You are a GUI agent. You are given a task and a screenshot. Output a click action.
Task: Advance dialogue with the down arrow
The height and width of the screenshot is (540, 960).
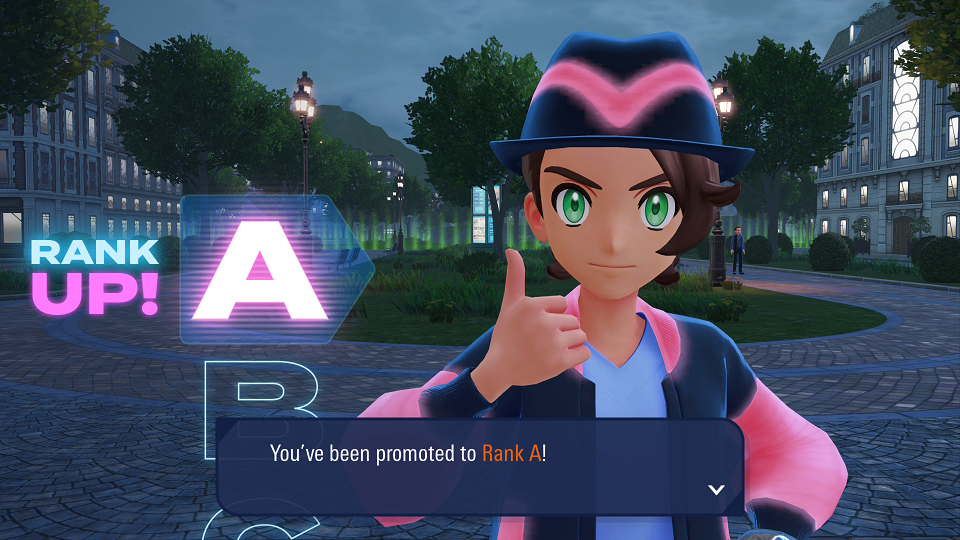click(715, 489)
